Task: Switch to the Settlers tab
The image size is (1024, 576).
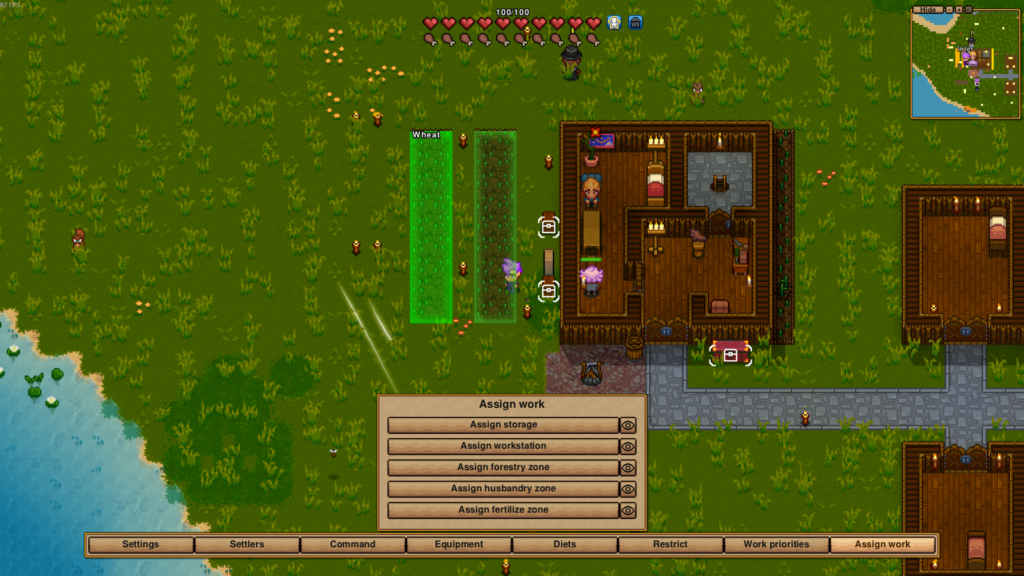Action: [x=247, y=544]
